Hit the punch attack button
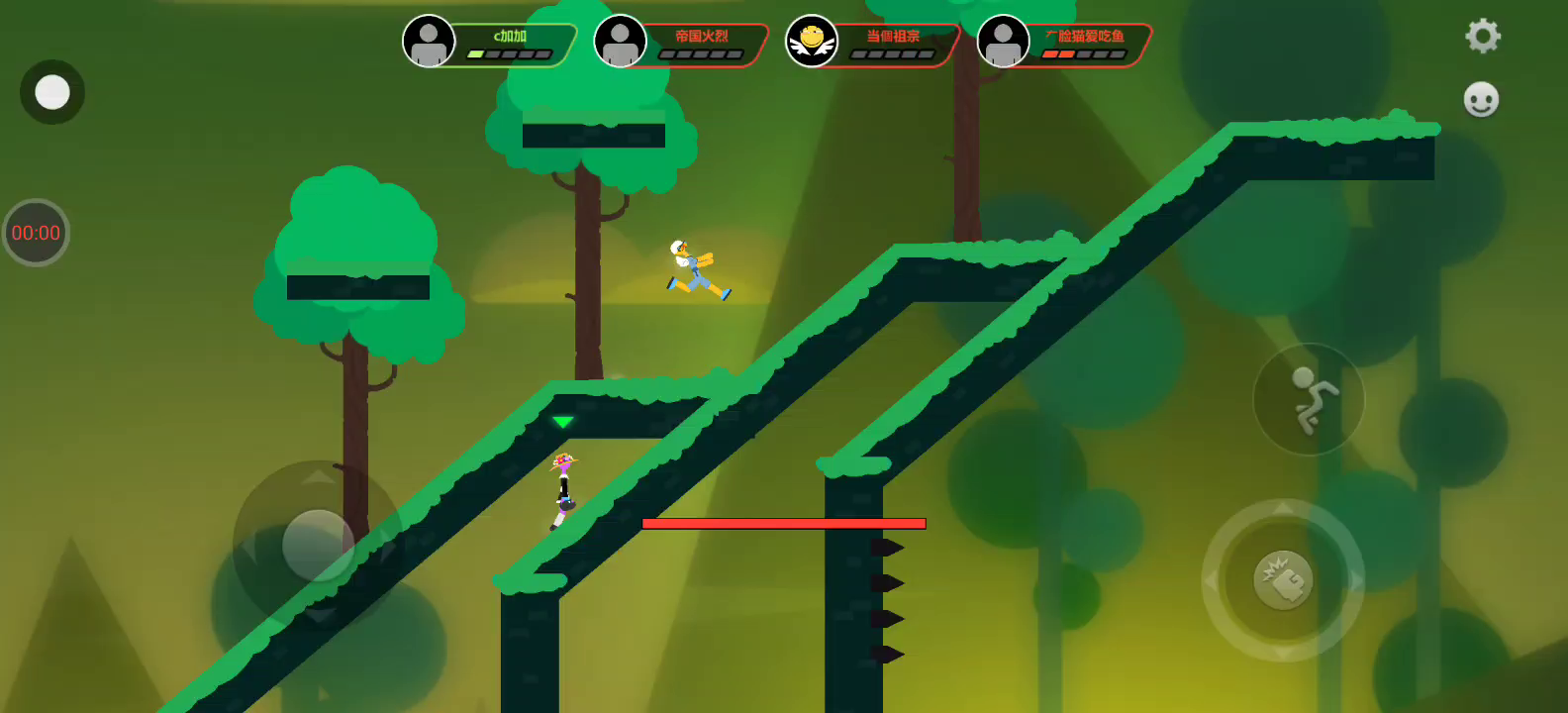 click(x=1283, y=580)
